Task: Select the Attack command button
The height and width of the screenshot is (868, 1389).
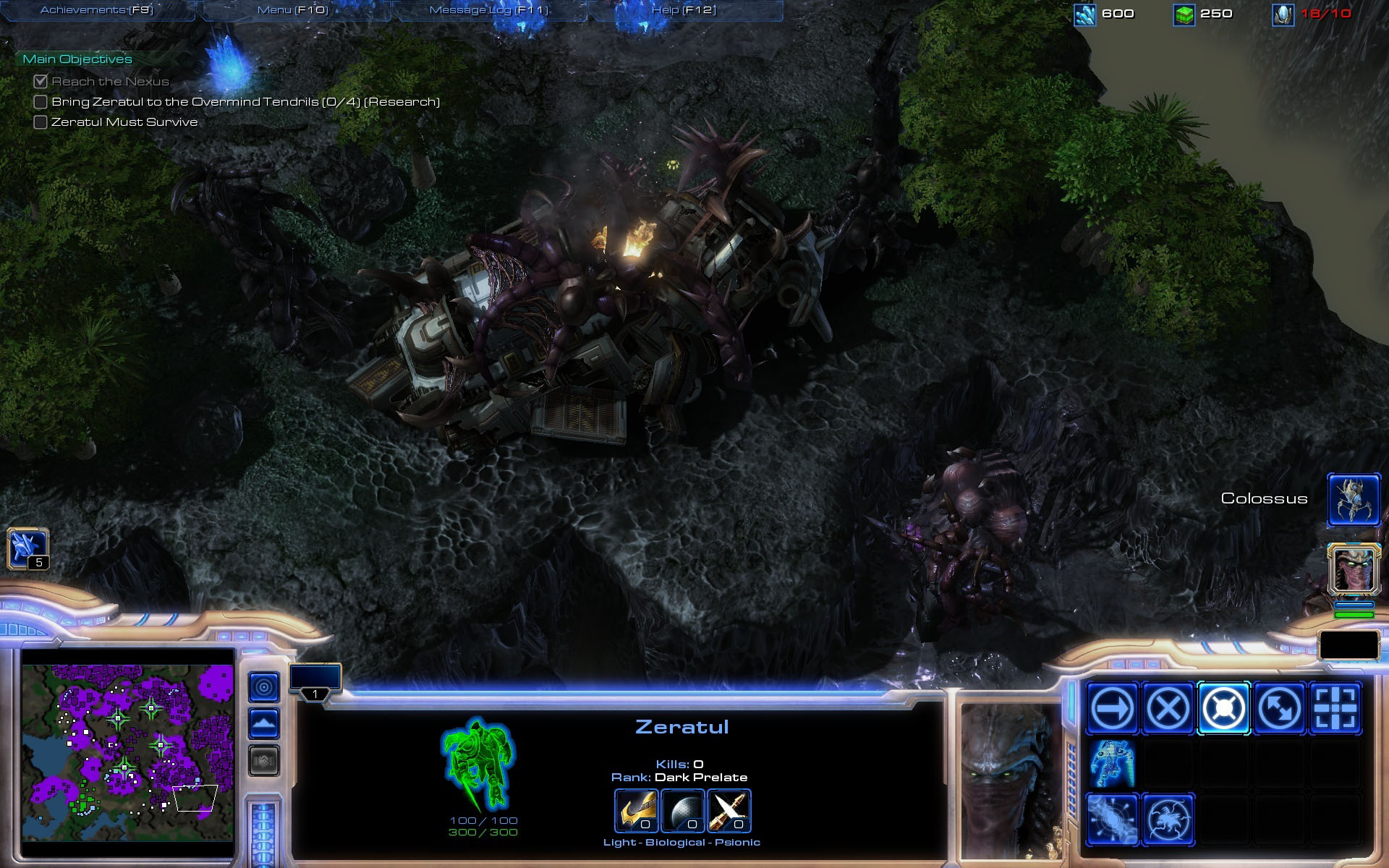Action: coord(1335,708)
